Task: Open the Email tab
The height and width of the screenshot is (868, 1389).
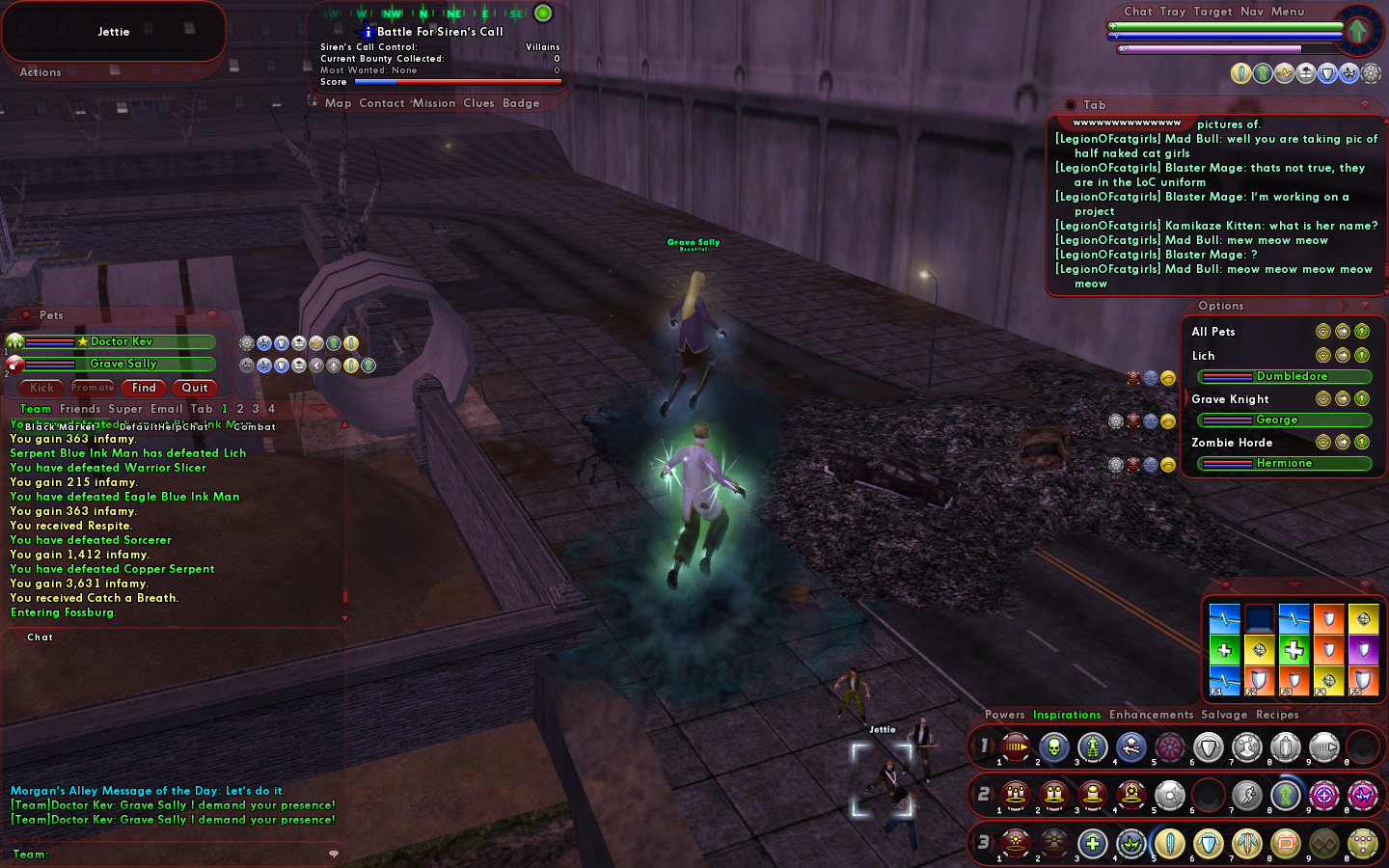Action: pos(166,409)
